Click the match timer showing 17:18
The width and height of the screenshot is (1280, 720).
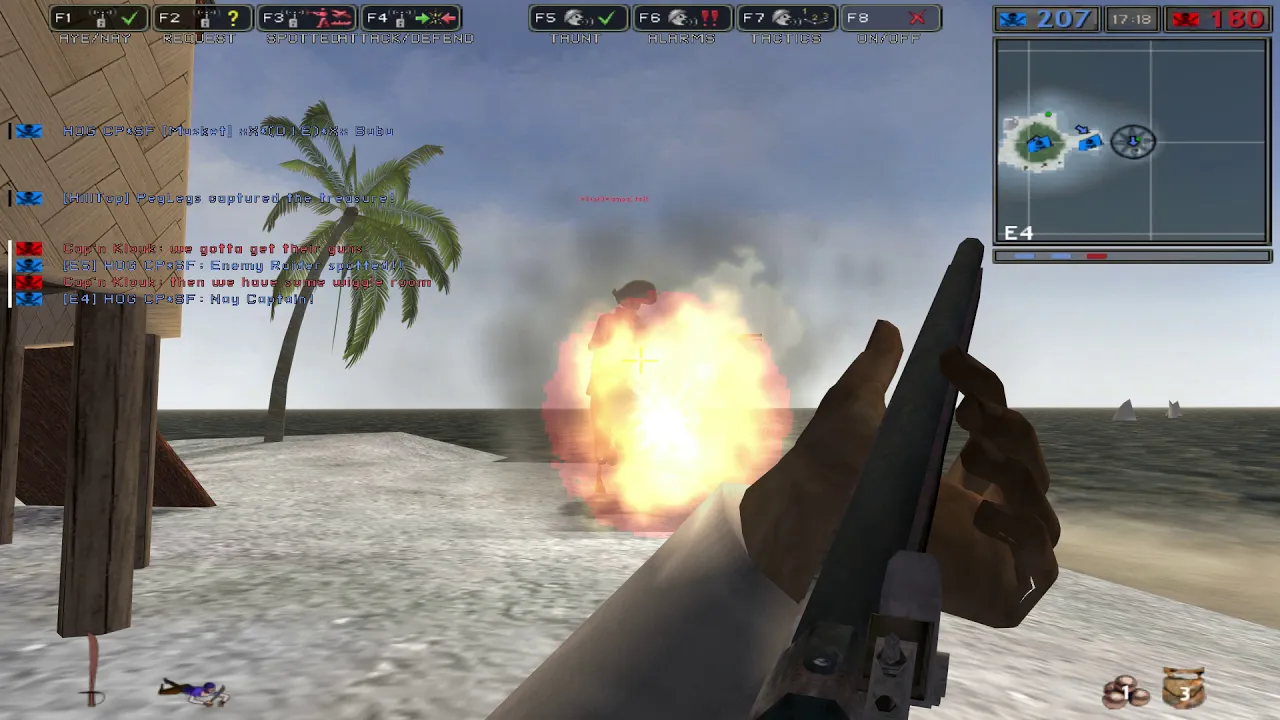click(x=1130, y=18)
